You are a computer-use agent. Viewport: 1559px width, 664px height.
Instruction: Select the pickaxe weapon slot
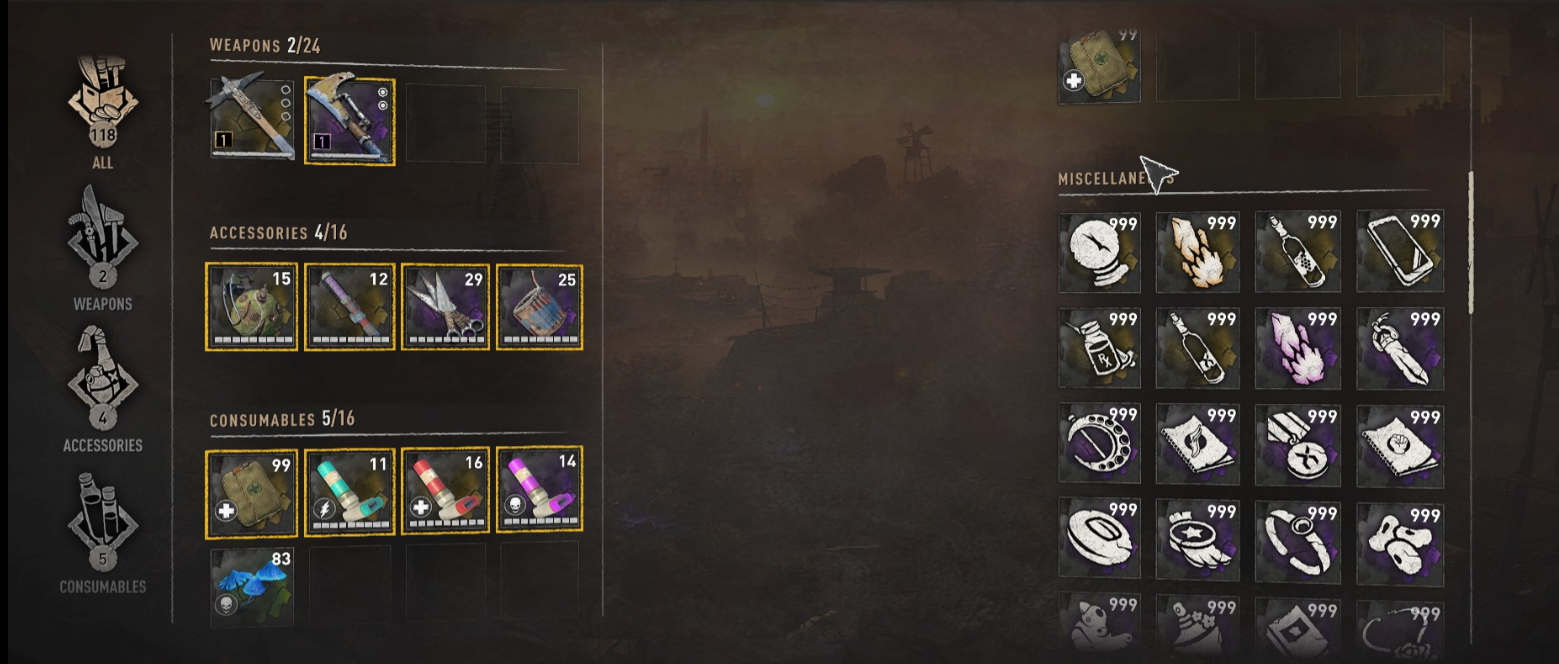pos(251,120)
